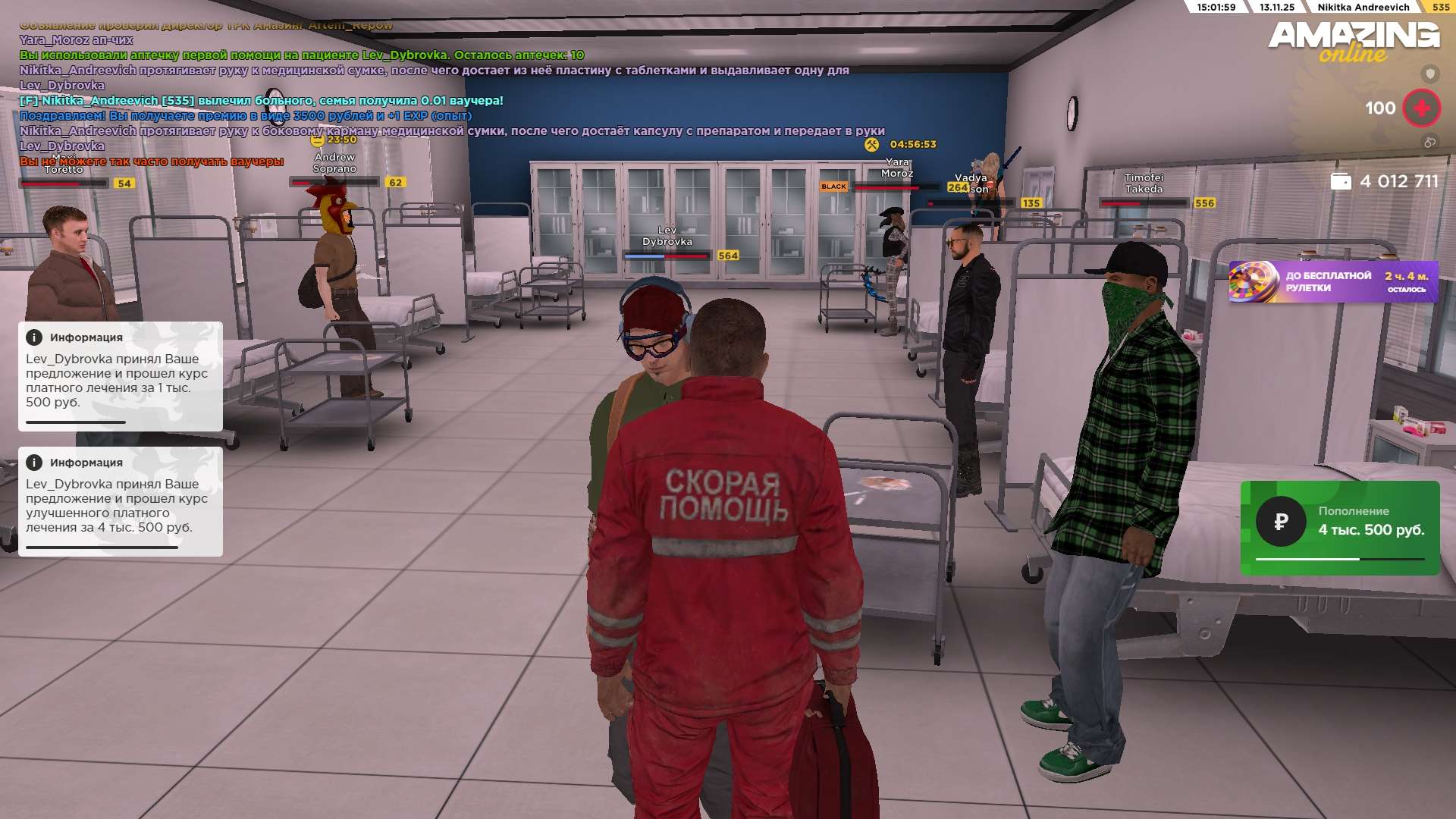Click the green Пополнение top-up notification
This screenshot has height=819, width=1456.
click(x=1339, y=527)
